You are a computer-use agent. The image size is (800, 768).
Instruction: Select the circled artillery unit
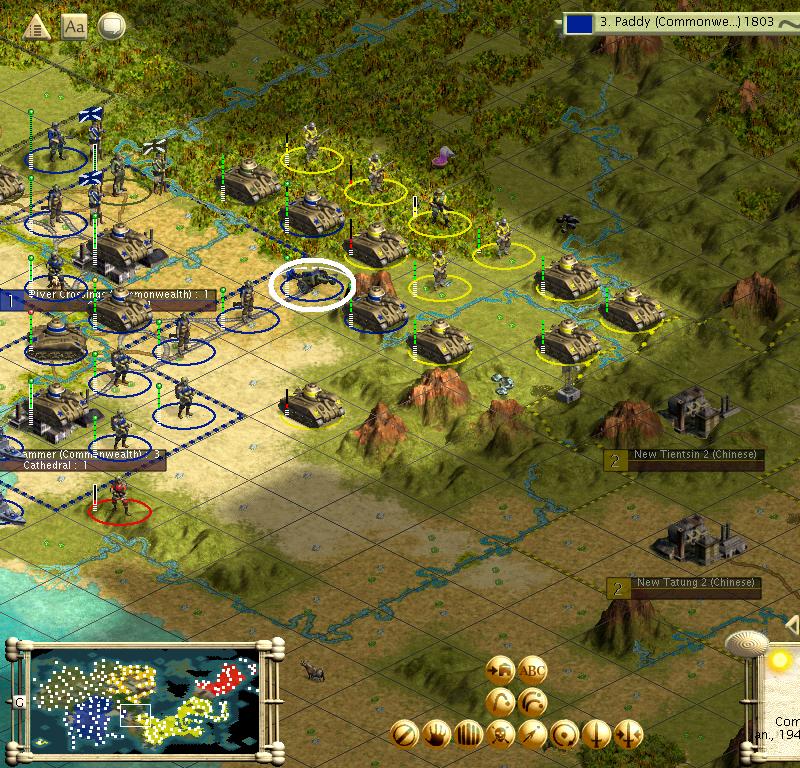coord(312,284)
